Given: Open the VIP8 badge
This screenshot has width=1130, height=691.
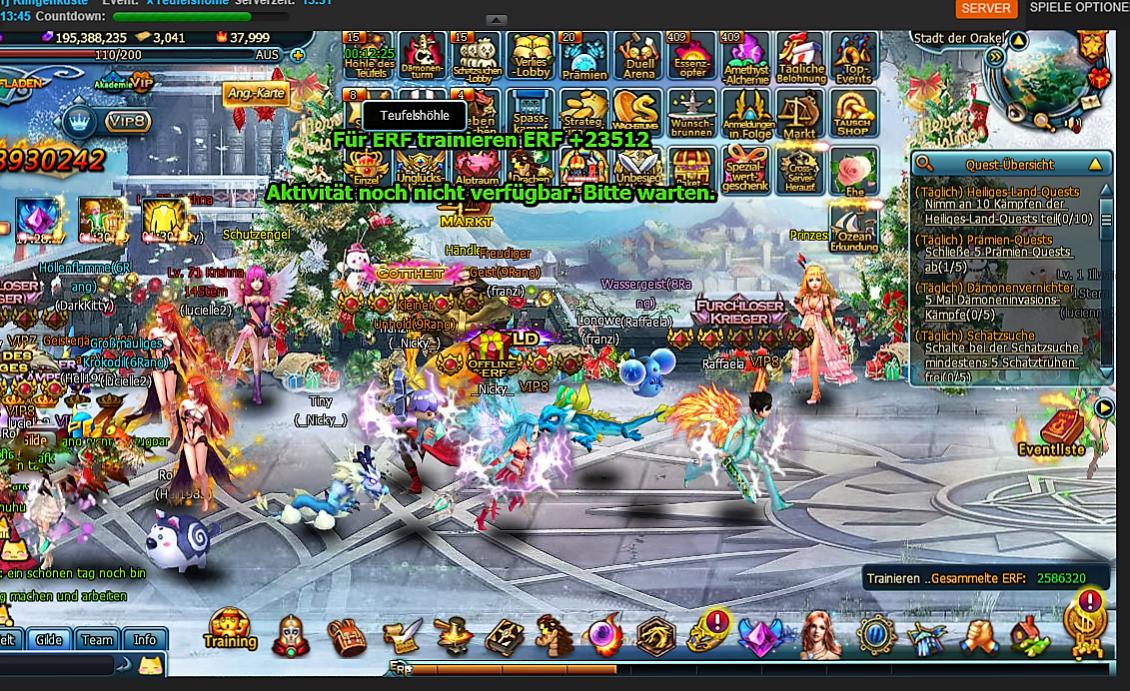Looking at the screenshot, I should 128,122.
